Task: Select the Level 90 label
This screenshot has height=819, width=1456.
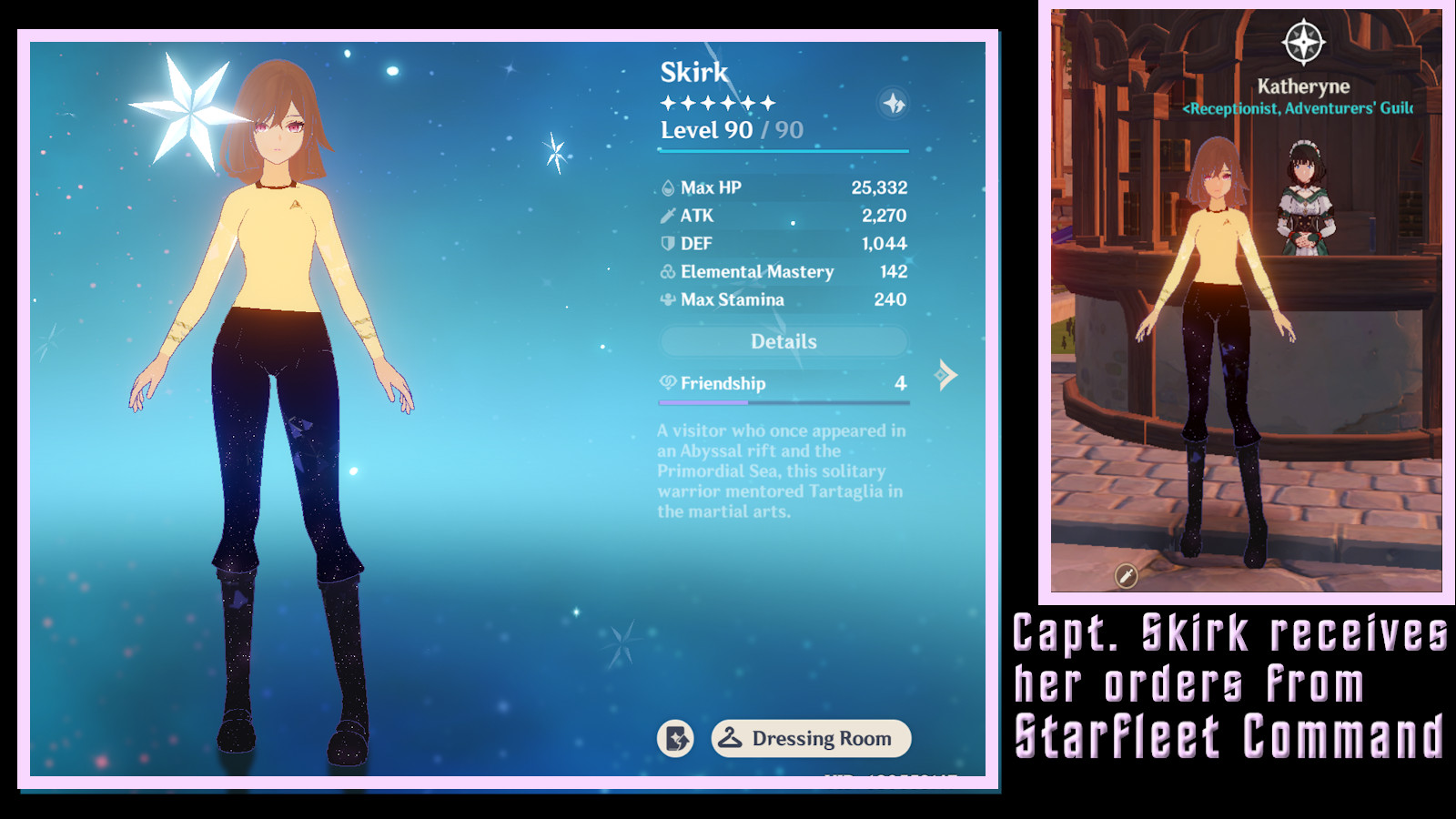Action: pyautogui.click(x=708, y=130)
